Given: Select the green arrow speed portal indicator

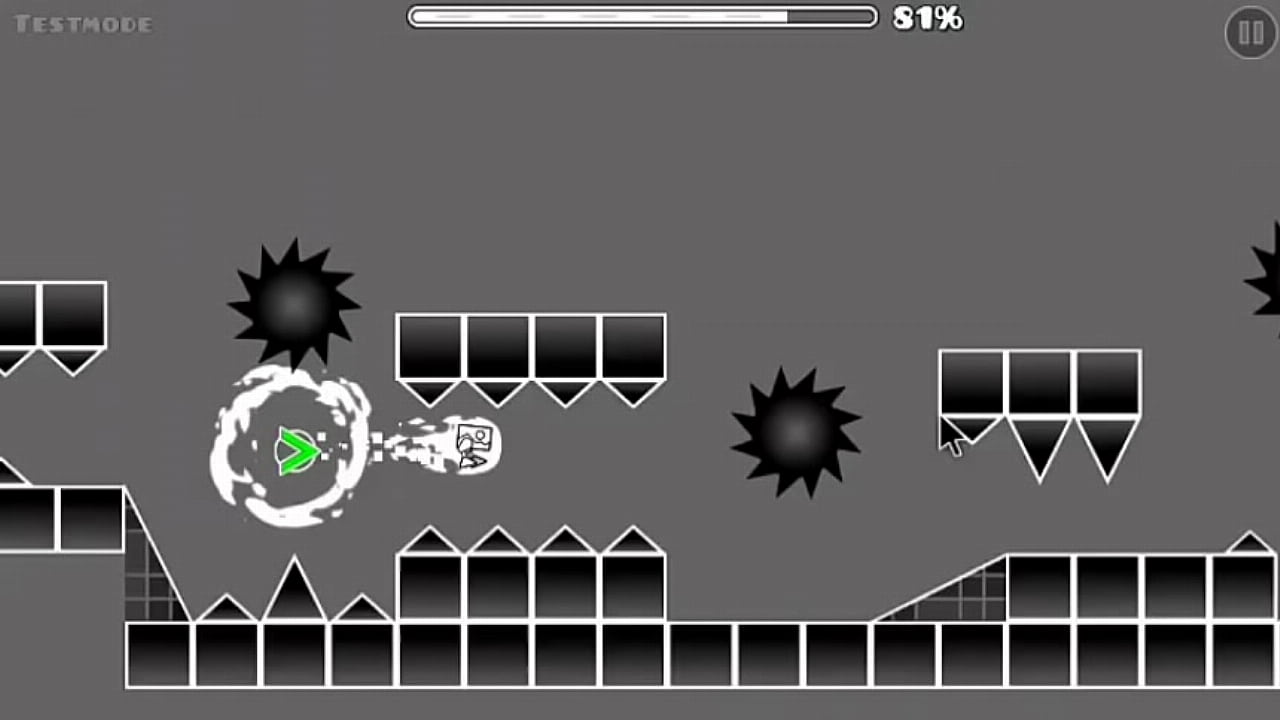Looking at the screenshot, I should point(298,452).
